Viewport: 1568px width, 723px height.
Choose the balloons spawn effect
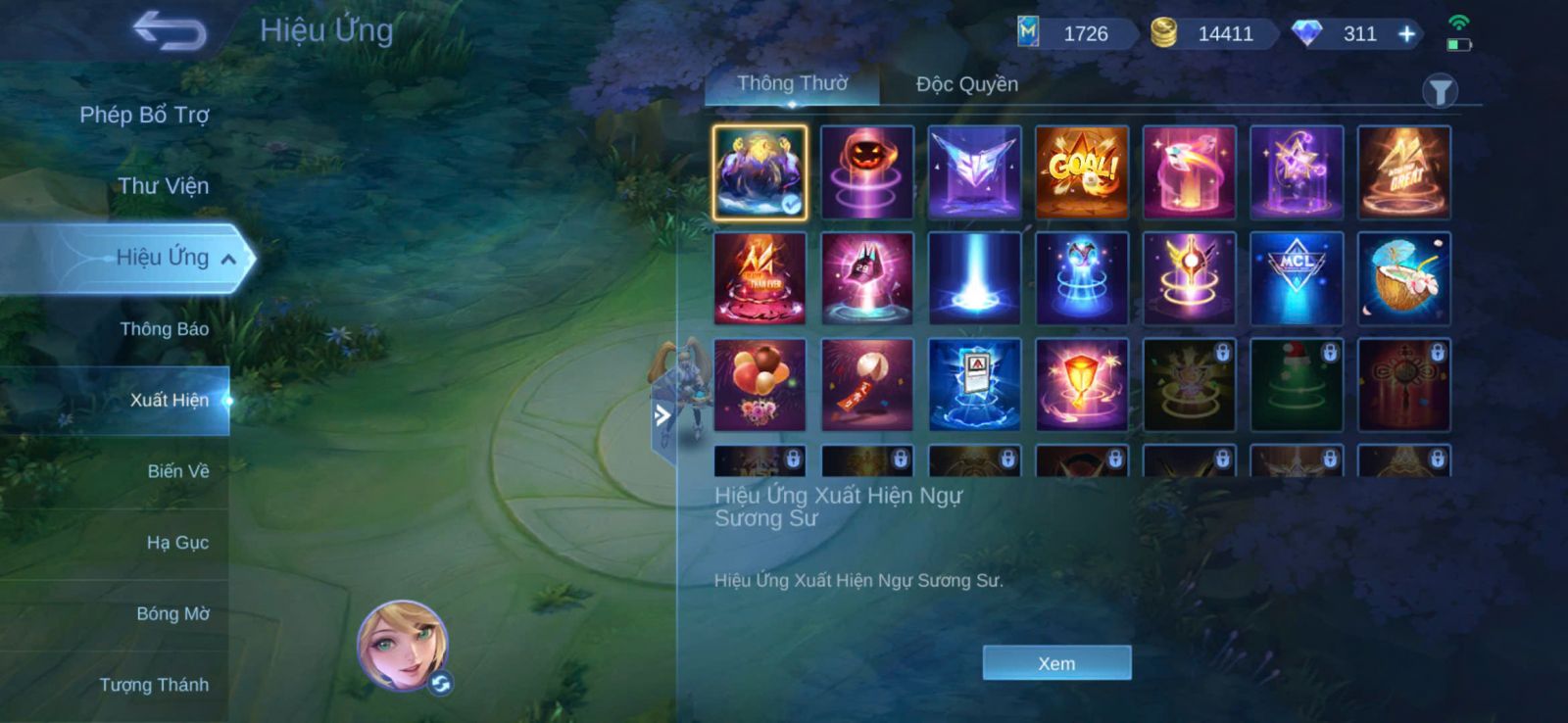coord(760,385)
